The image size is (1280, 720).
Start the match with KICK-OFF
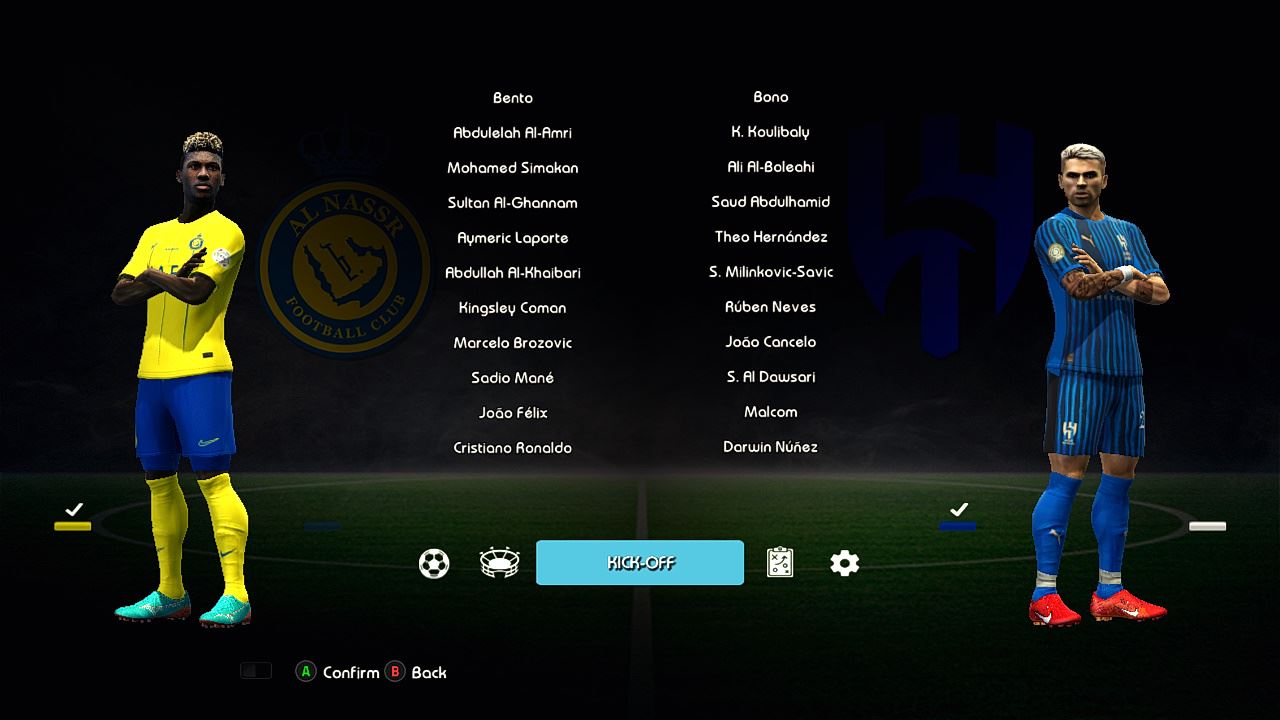point(640,562)
